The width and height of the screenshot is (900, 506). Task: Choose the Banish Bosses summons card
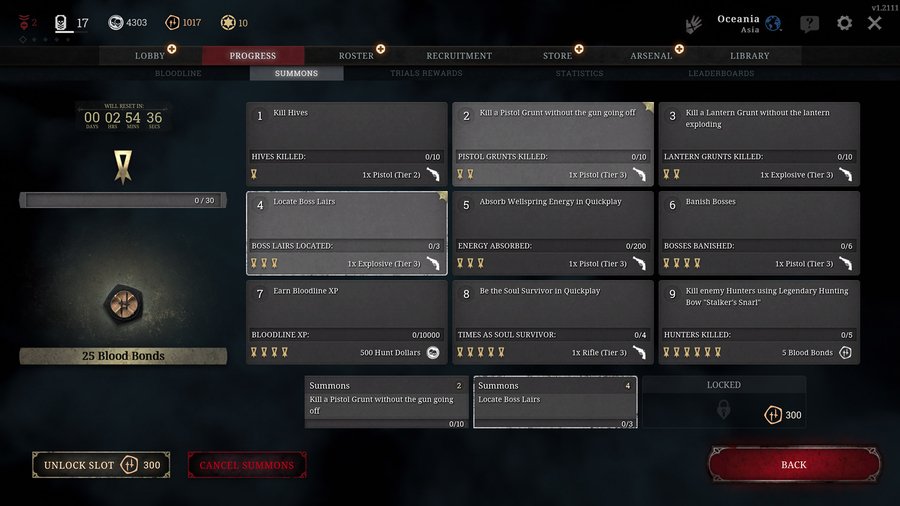tap(758, 232)
